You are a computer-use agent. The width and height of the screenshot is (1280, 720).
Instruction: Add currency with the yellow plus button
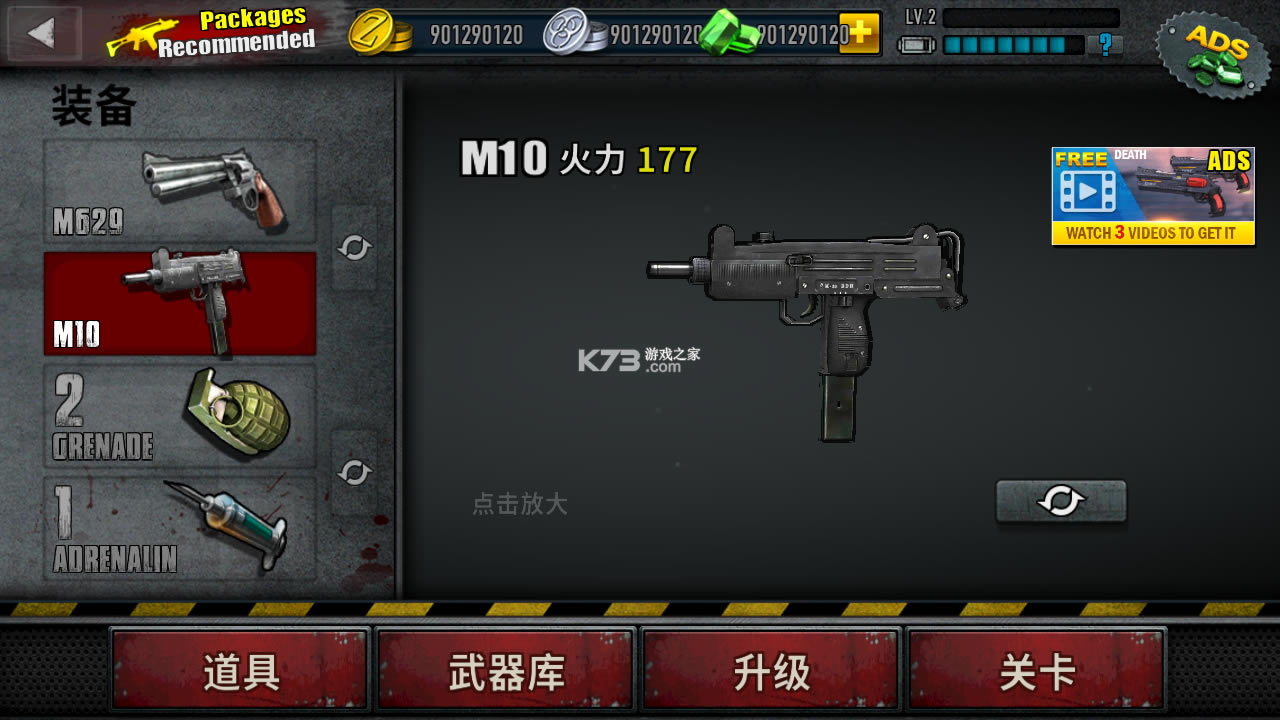click(859, 34)
